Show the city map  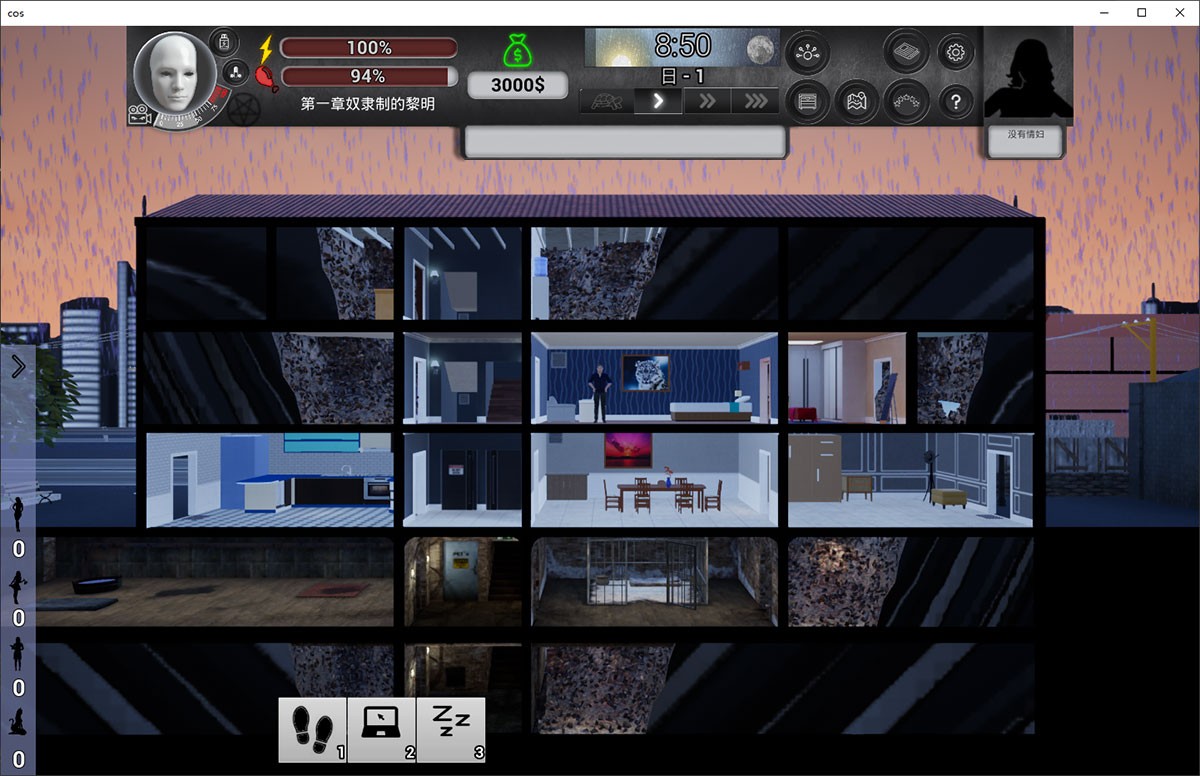857,101
